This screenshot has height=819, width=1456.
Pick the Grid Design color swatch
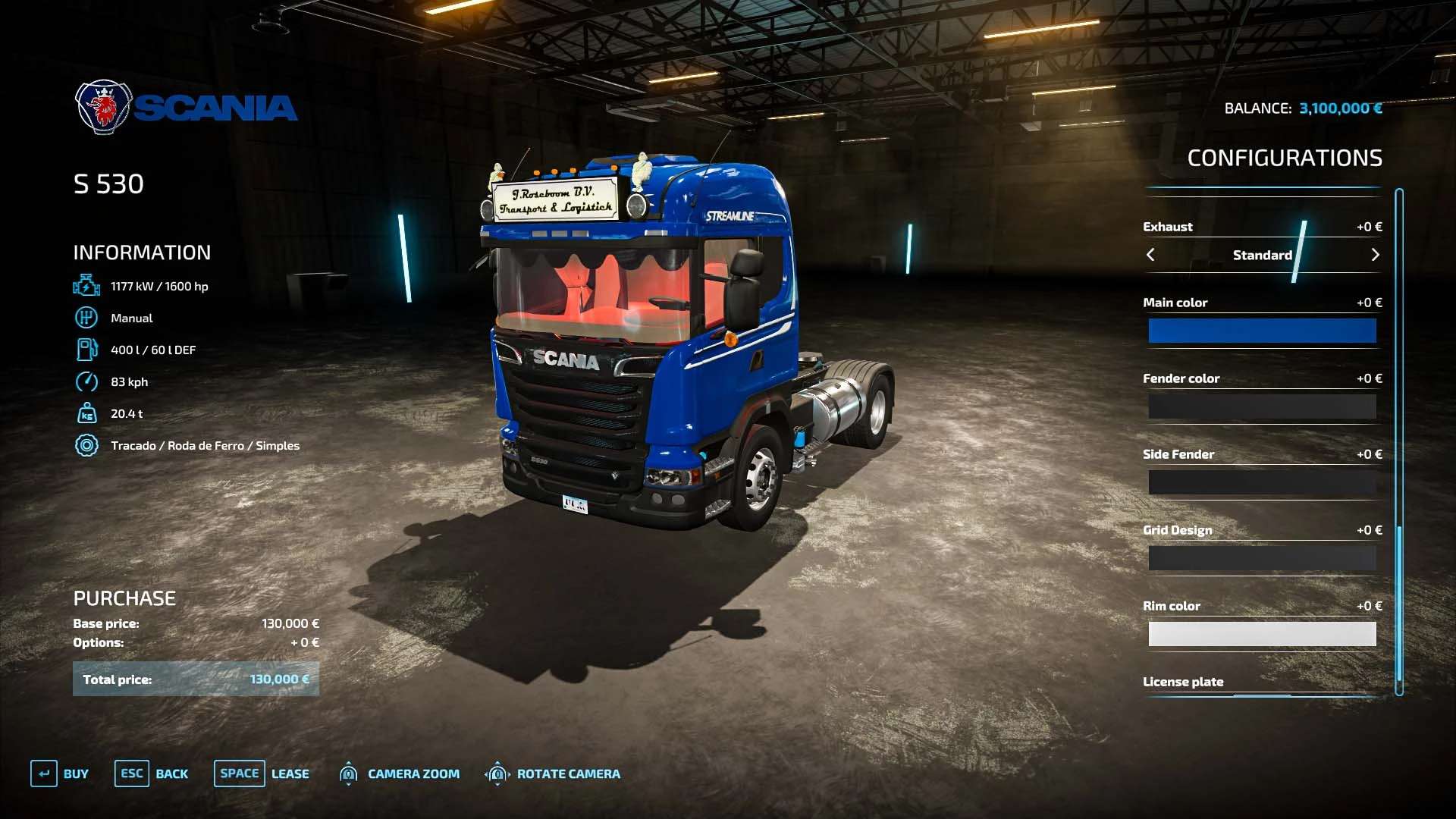(x=1262, y=558)
